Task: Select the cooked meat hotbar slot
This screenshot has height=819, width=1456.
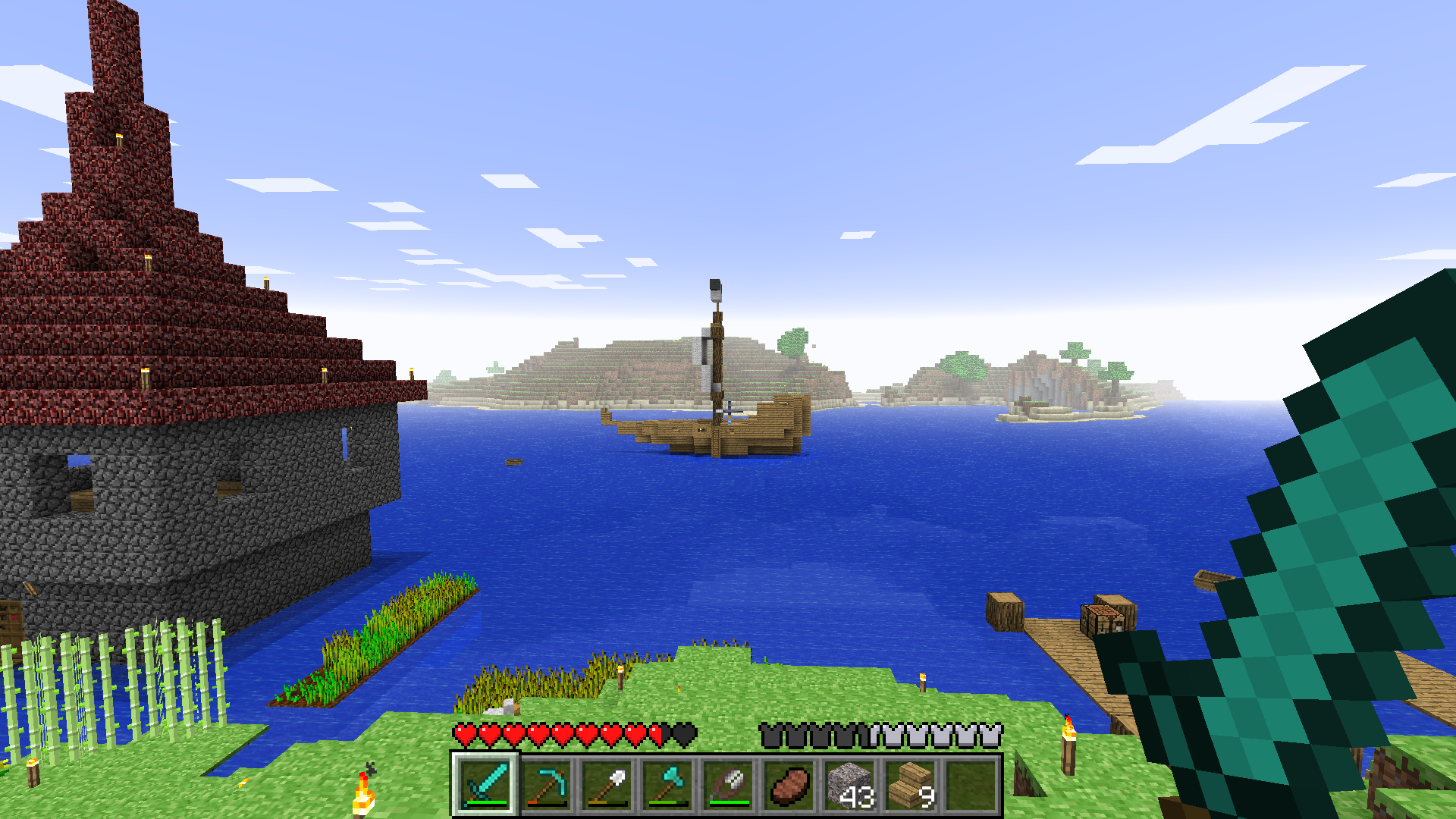Action: click(789, 785)
